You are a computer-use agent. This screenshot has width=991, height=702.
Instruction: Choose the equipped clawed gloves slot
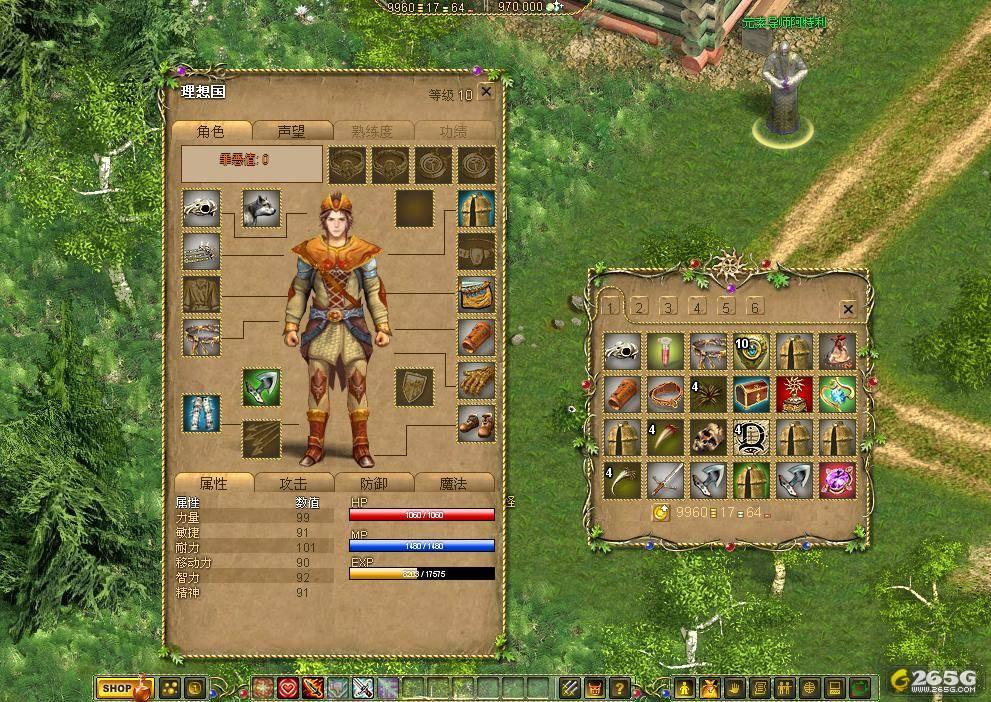click(x=477, y=380)
